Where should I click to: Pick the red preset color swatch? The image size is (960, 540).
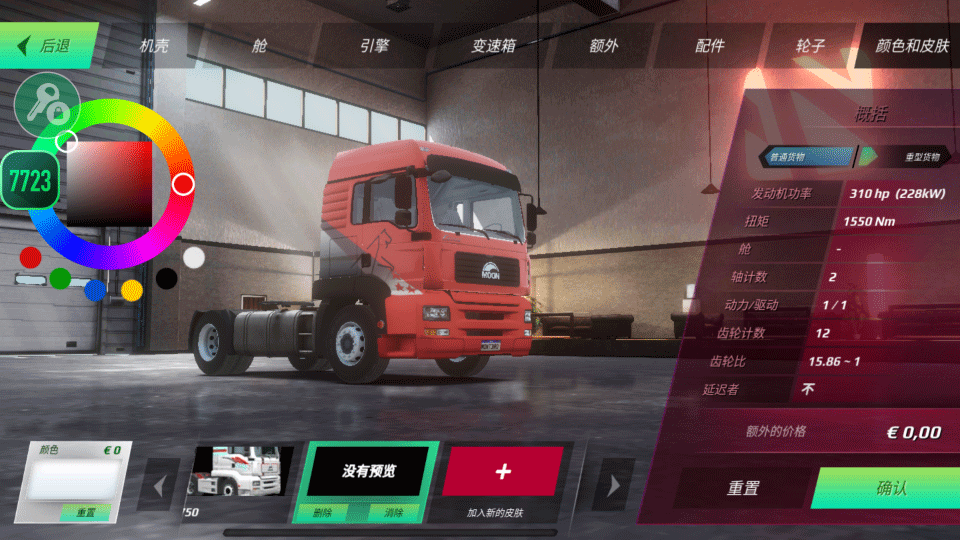click(x=31, y=257)
